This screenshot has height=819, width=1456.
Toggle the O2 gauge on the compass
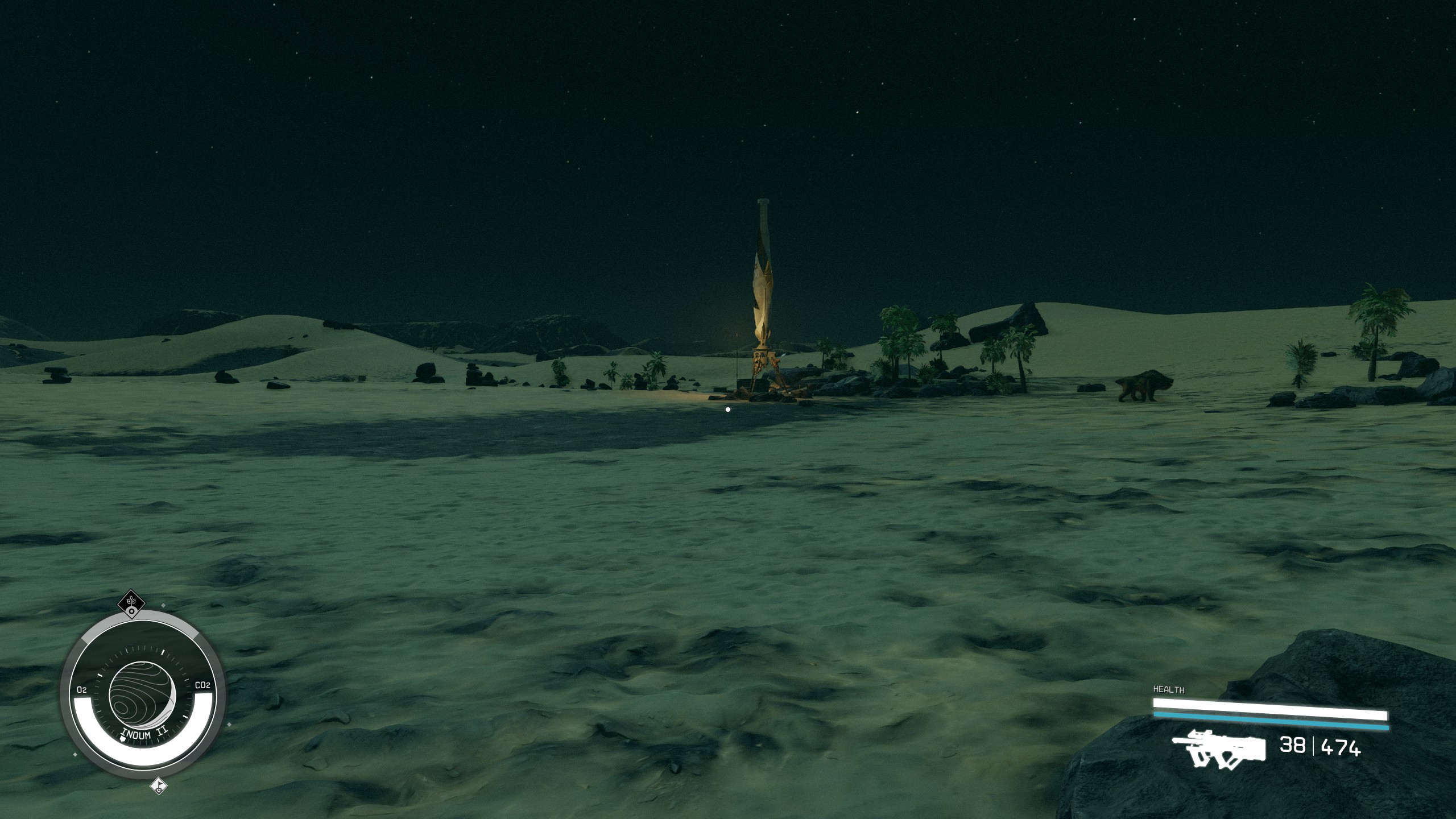click(83, 689)
